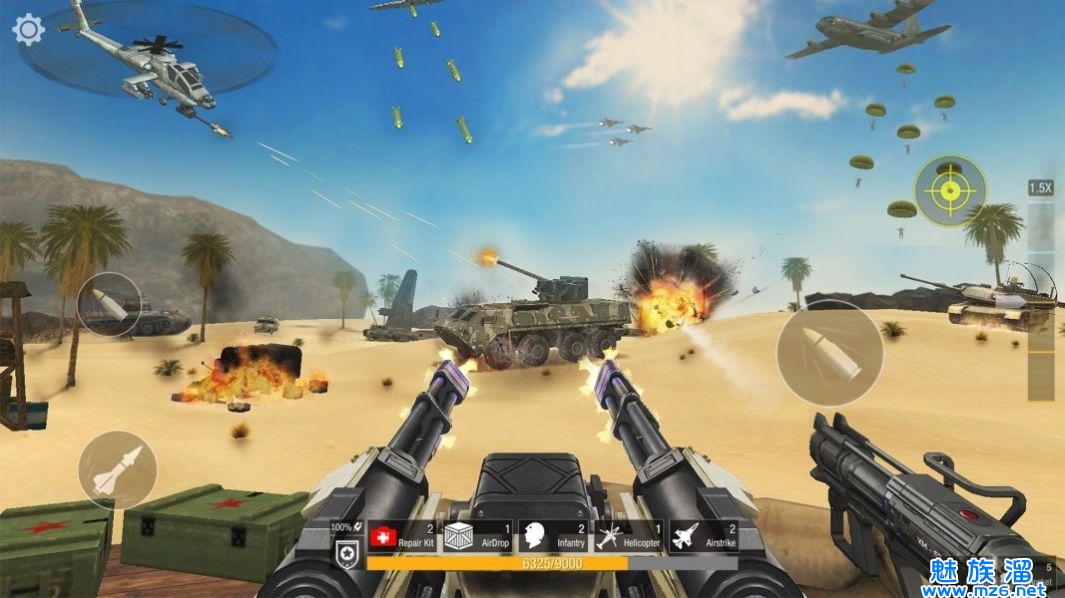Image resolution: width=1065 pixels, height=598 pixels.
Task: Summon the Helicopter support
Action: tap(628, 538)
